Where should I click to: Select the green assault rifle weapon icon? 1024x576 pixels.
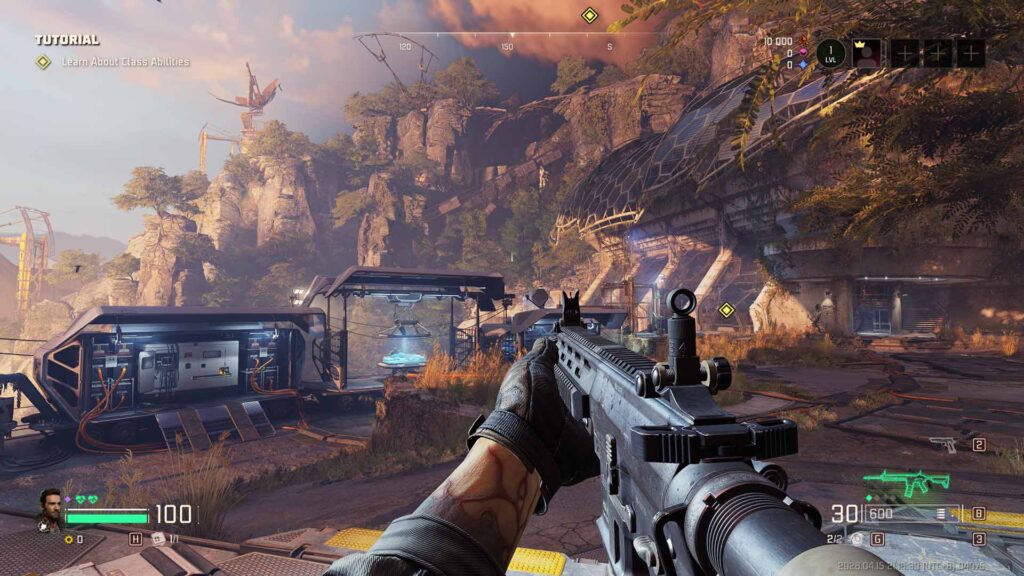pos(906,483)
